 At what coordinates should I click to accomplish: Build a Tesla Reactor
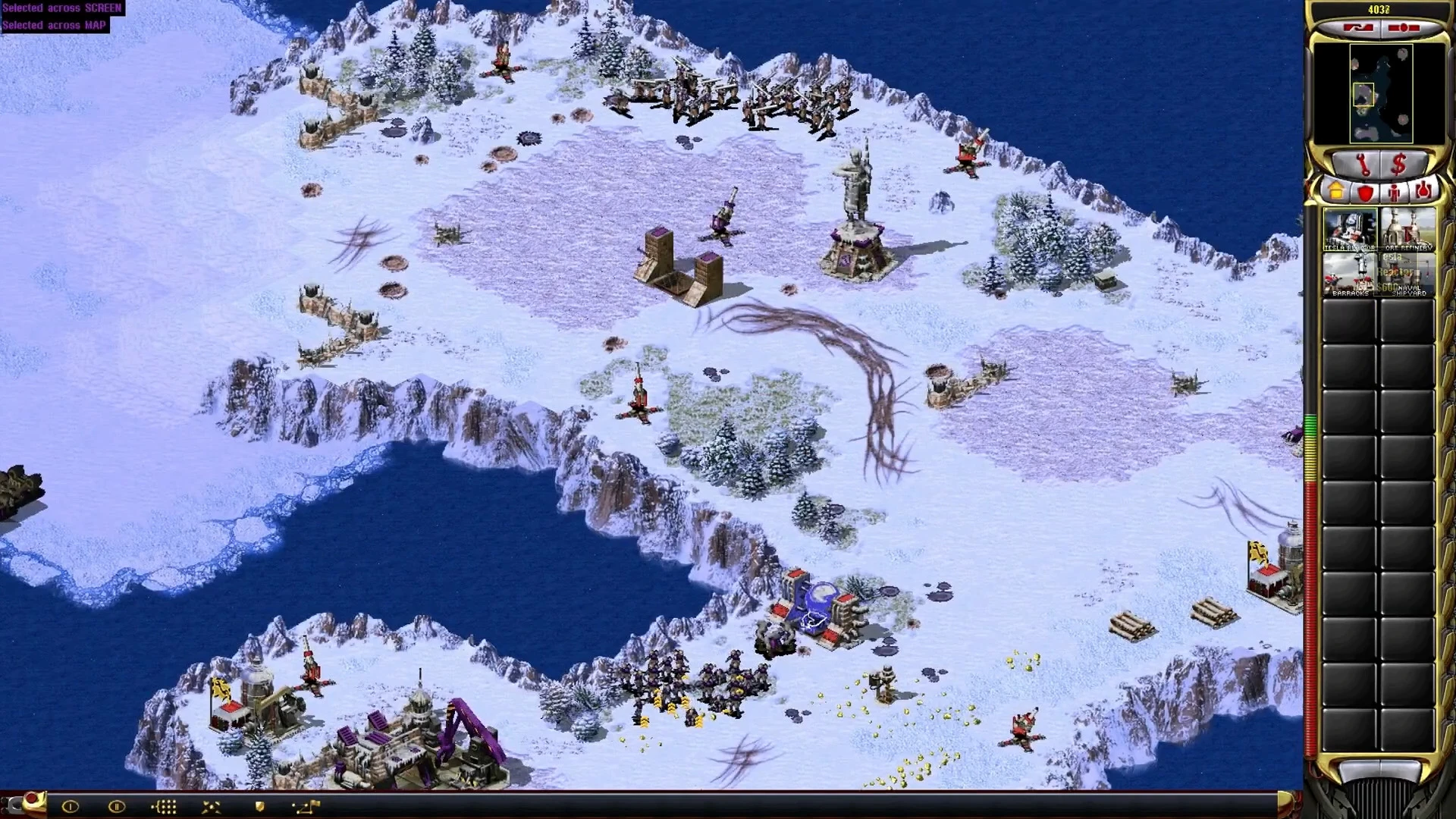tap(1350, 228)
